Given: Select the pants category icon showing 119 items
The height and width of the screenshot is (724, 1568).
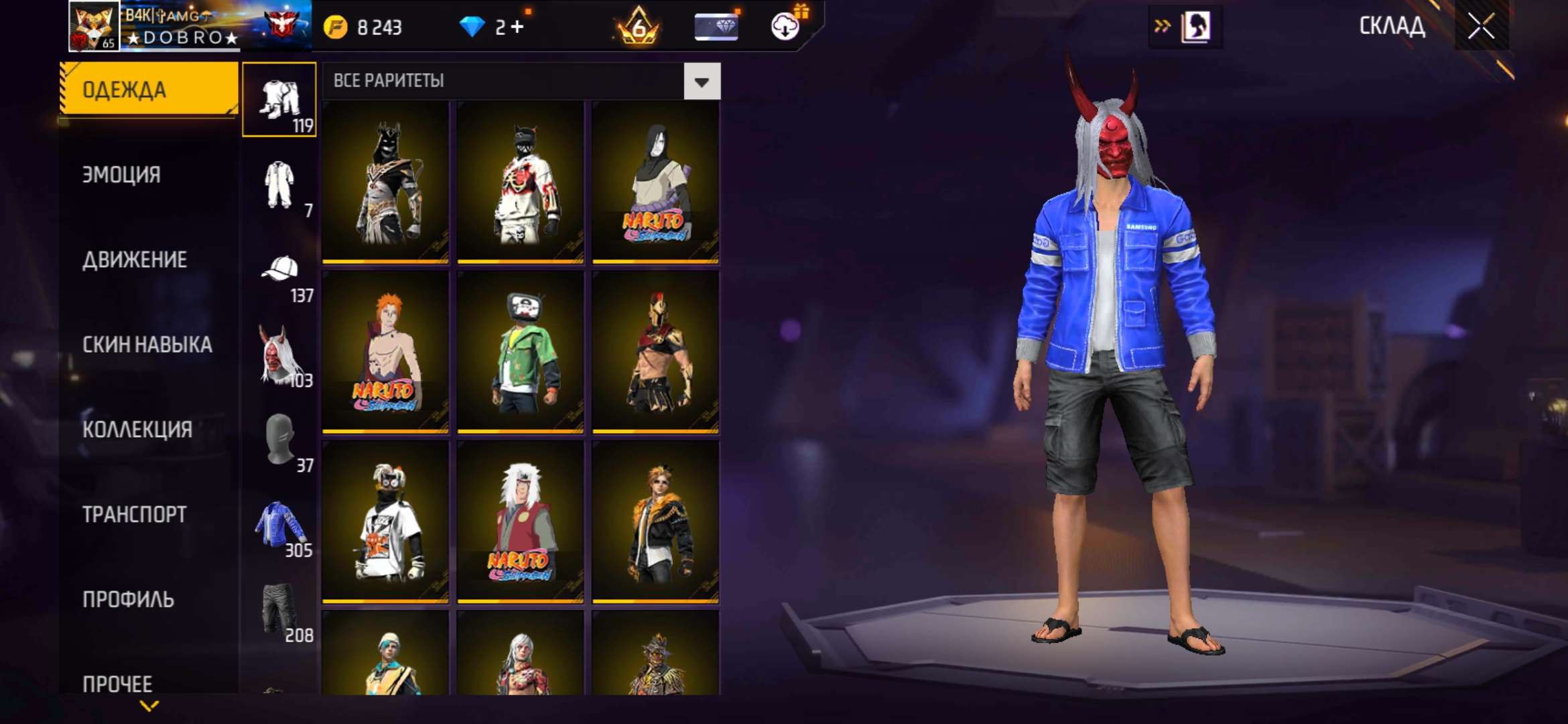Looking at the screenshot, I should pos(279,97).
